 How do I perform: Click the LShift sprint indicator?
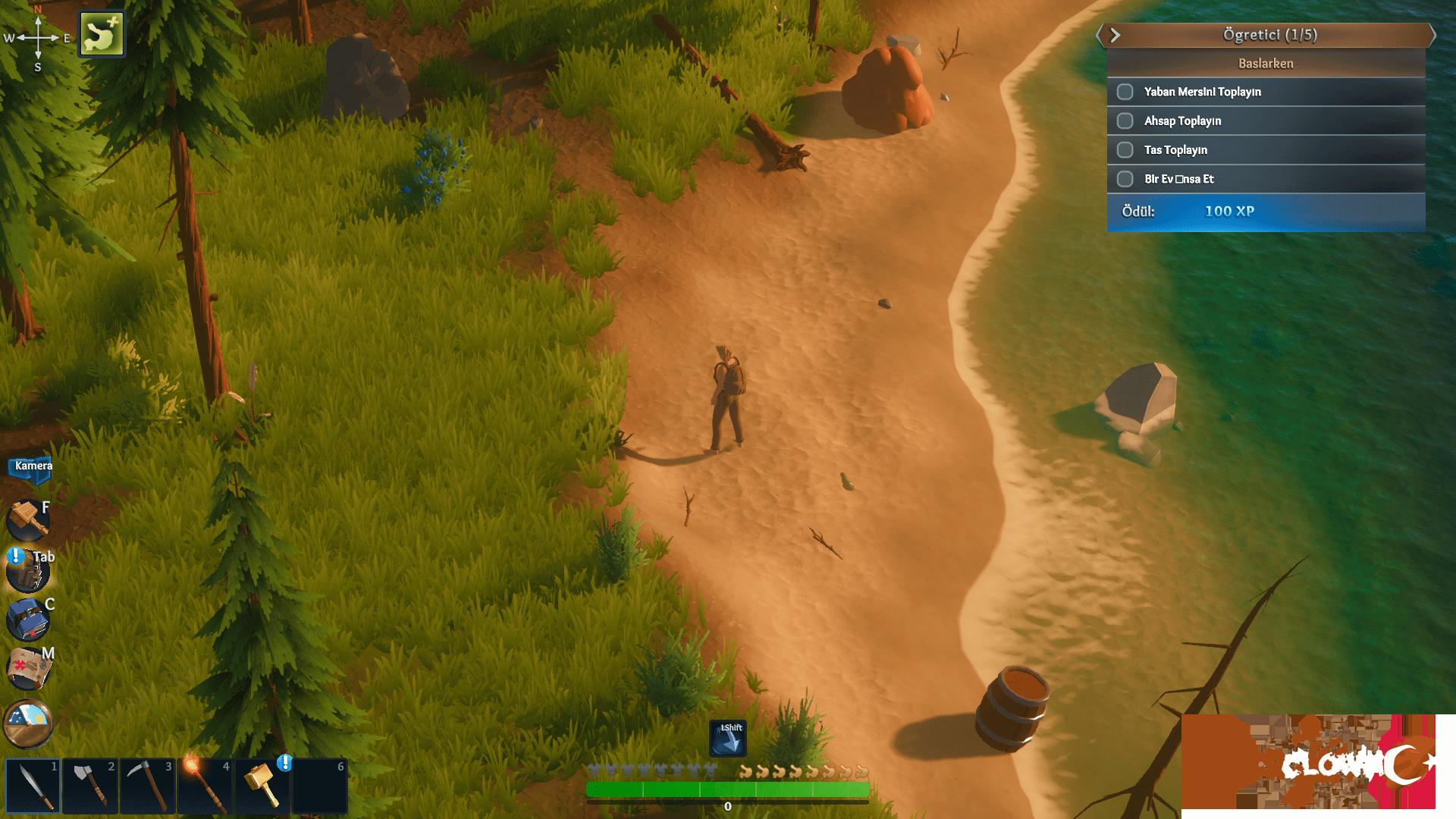pyautogui.click(x=727, y=737)
